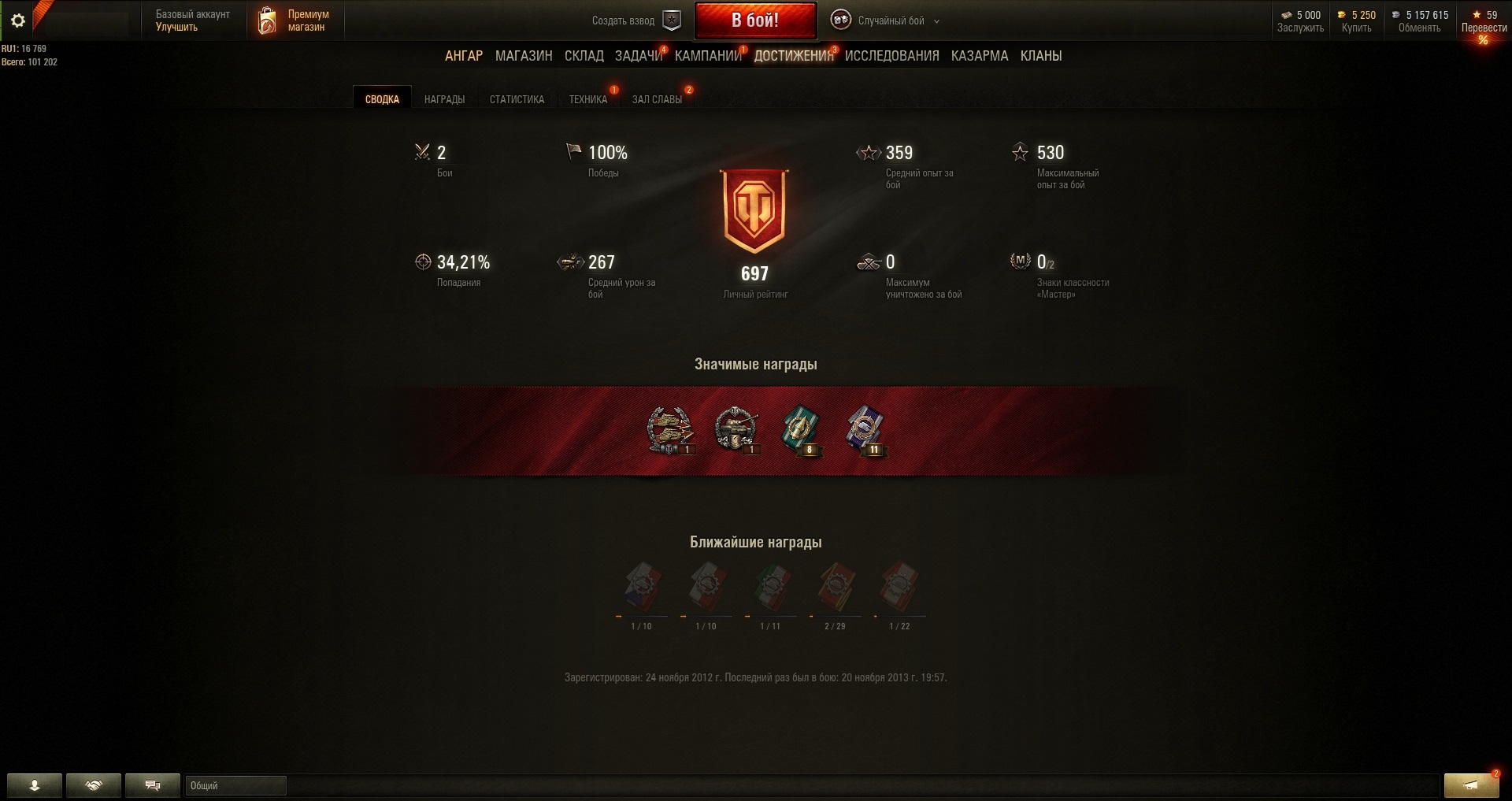Switch to the НАГРАДЫ tab

[444, 99]
